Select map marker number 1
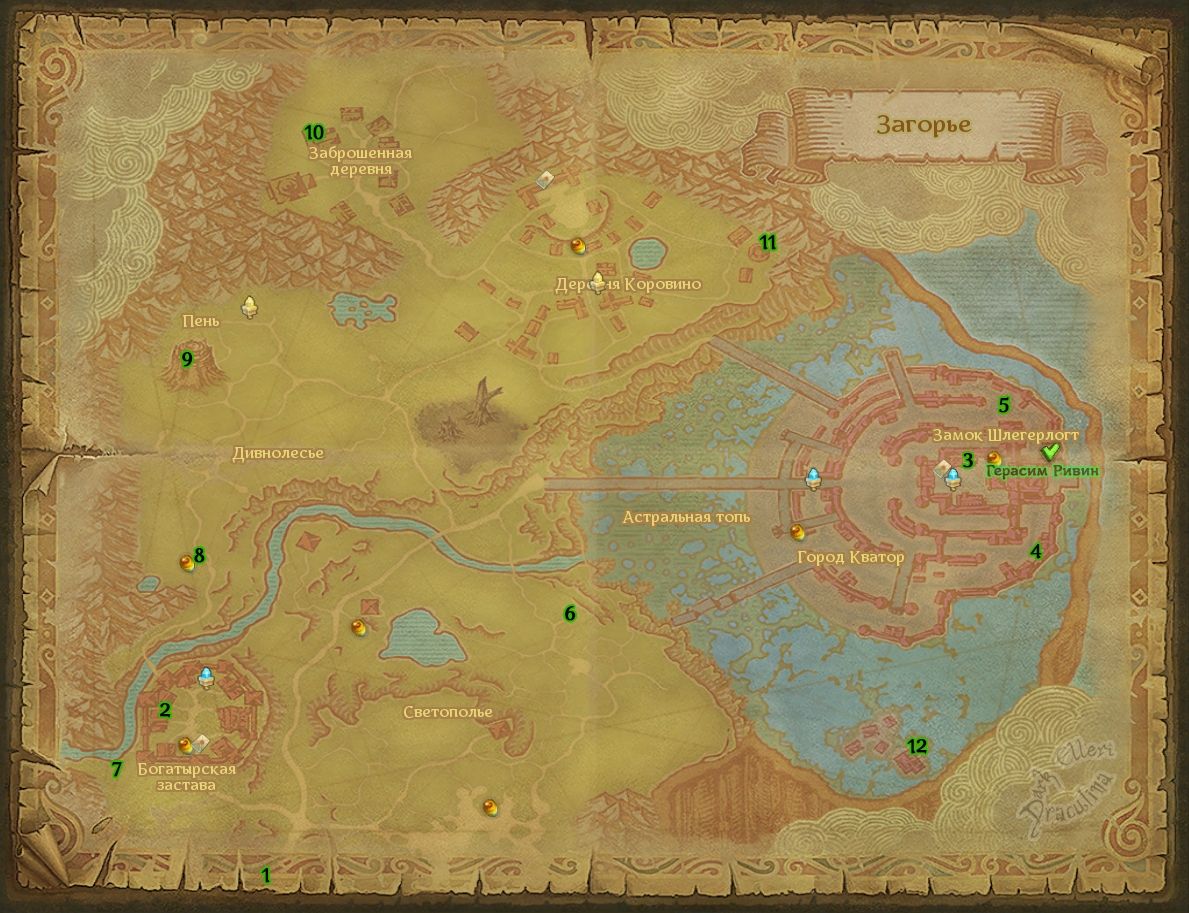Viewport: 1189px width, 913px height. point(266,875)
